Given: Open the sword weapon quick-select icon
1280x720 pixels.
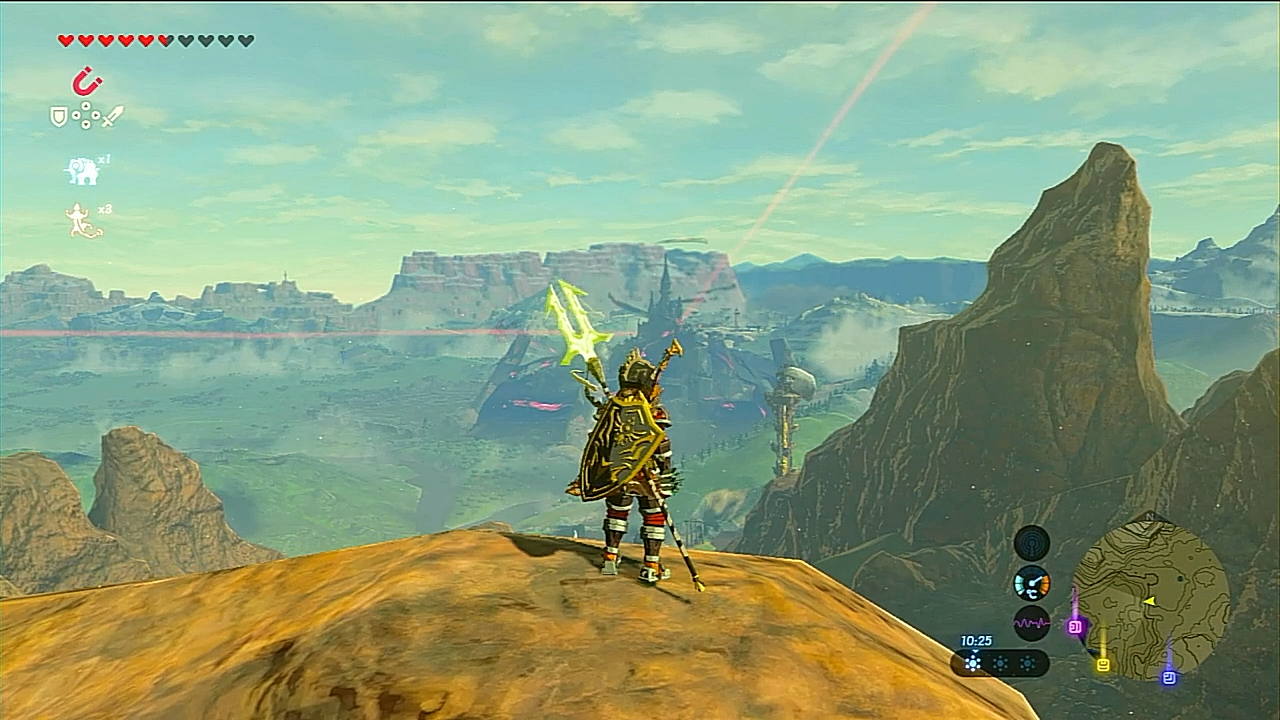Looking at the screenshot, I should pos(112,116).
